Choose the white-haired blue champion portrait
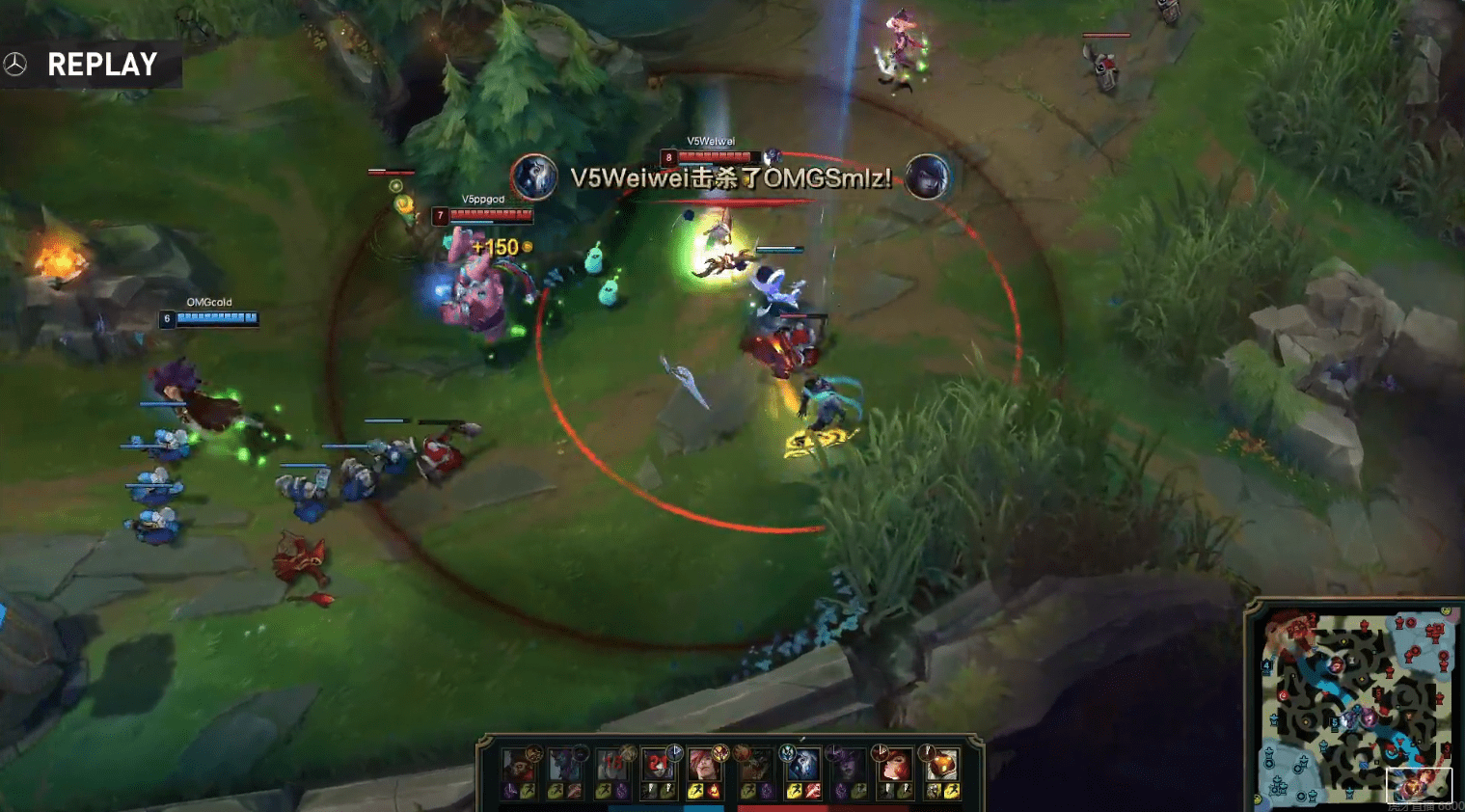 click(x=801, y=766)
